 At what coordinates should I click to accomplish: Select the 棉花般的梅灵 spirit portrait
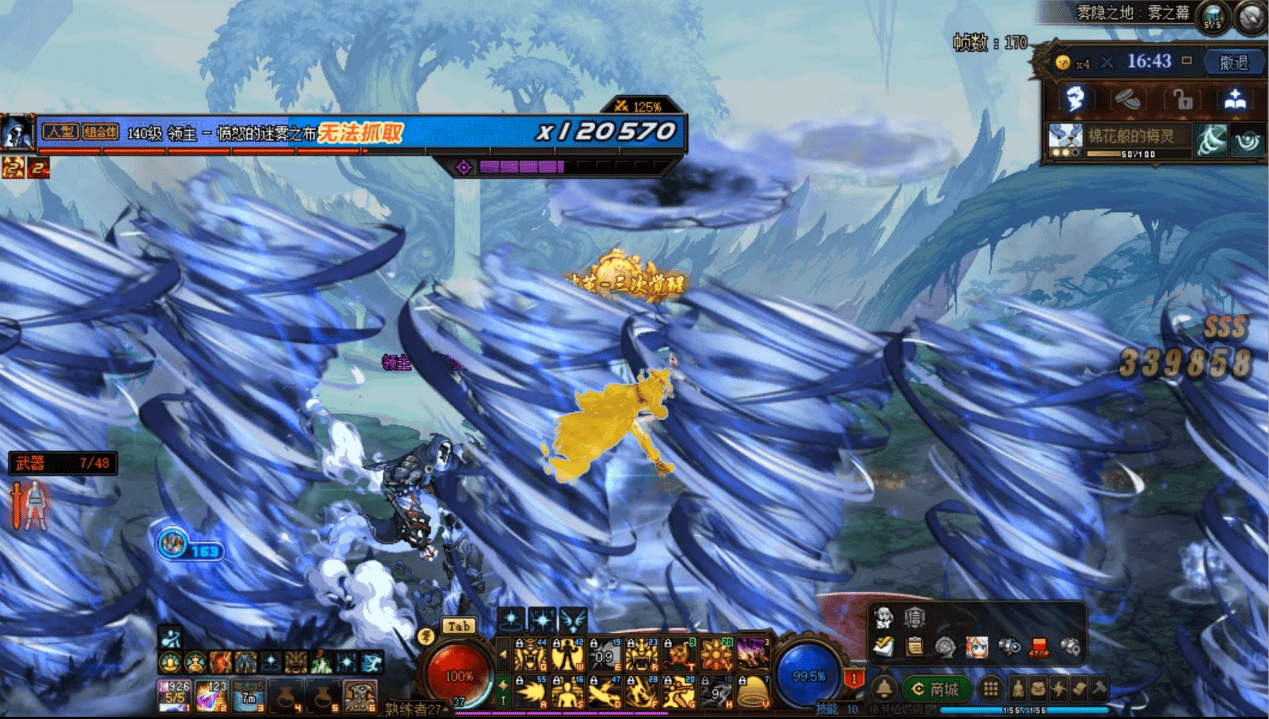click(x=1064, y=139)
